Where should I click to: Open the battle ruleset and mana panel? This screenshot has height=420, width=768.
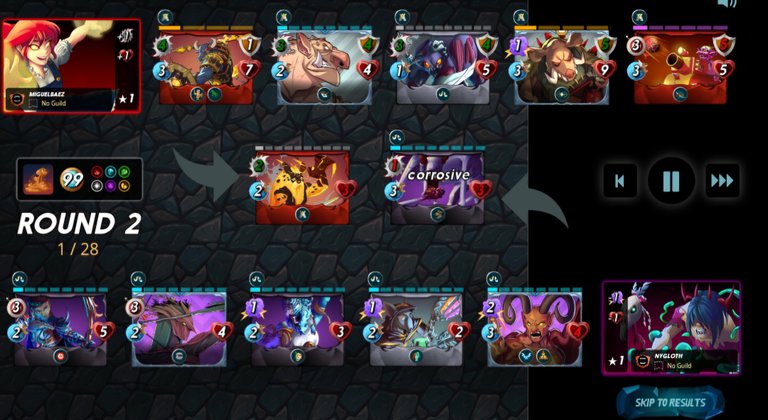80,179
